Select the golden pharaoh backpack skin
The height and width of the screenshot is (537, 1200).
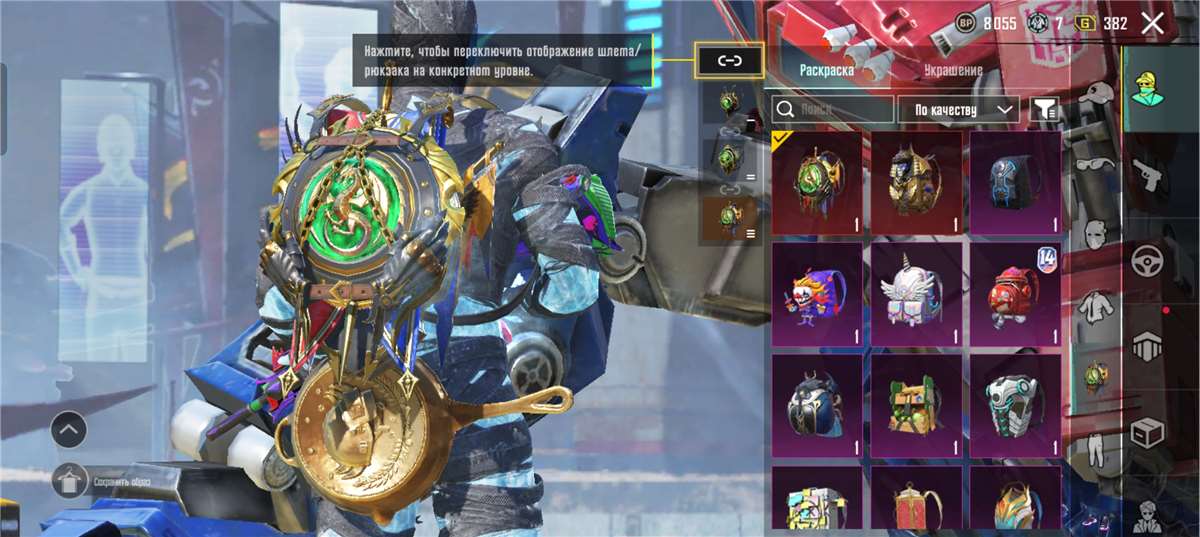(916, 181)
